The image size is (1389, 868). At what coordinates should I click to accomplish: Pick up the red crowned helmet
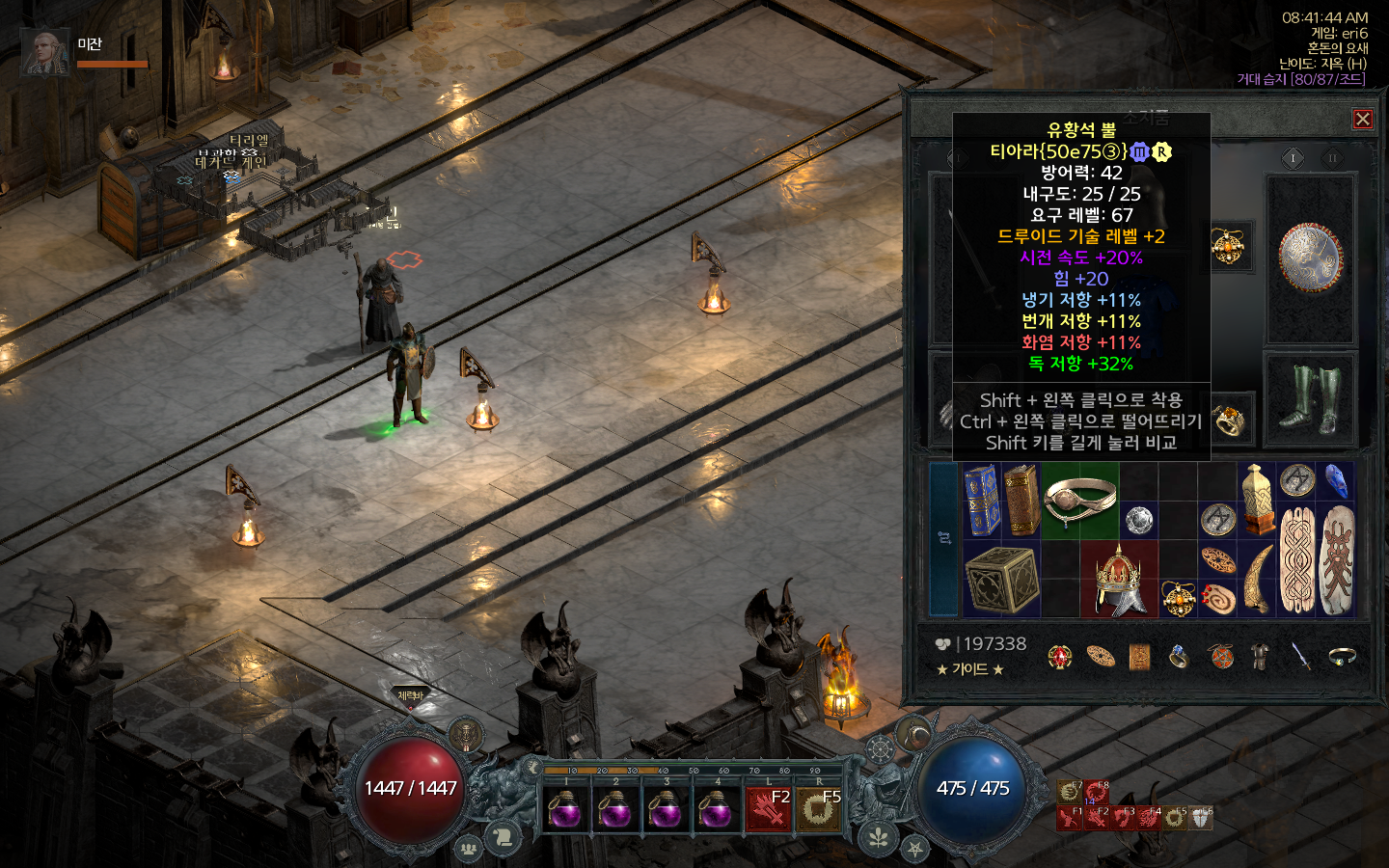[1119, 579]
